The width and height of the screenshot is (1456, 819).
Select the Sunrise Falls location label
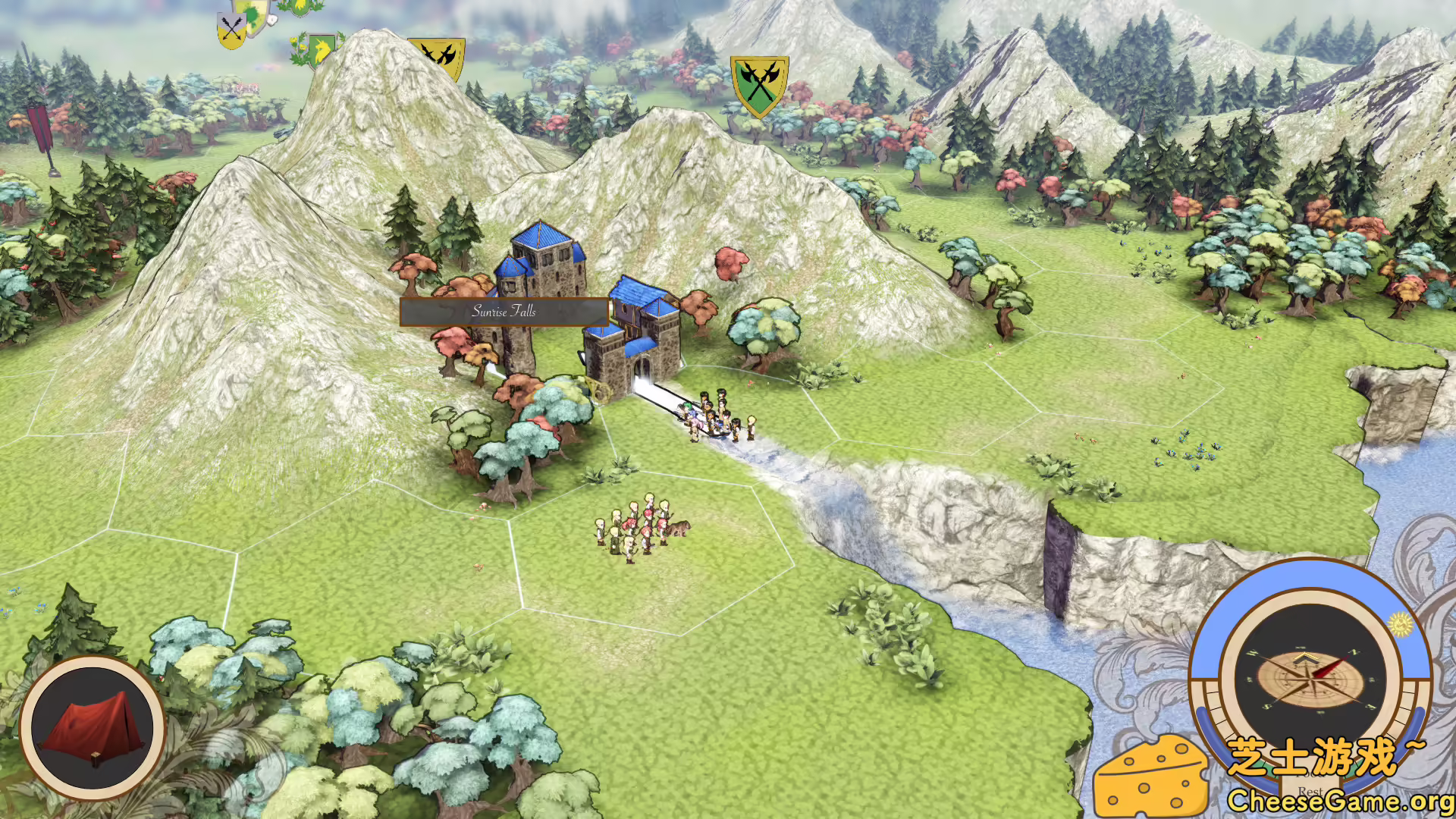point(504,312)
